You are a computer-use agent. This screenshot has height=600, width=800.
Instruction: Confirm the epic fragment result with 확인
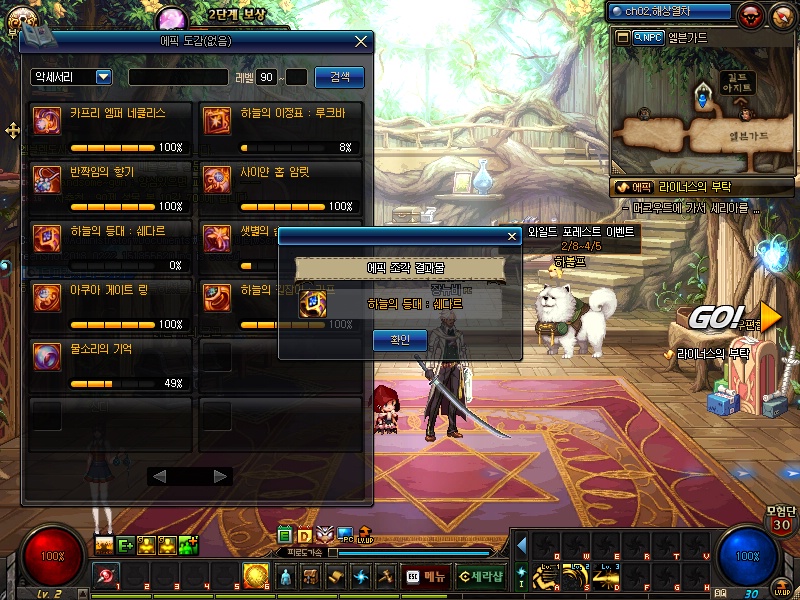(400, 340)
